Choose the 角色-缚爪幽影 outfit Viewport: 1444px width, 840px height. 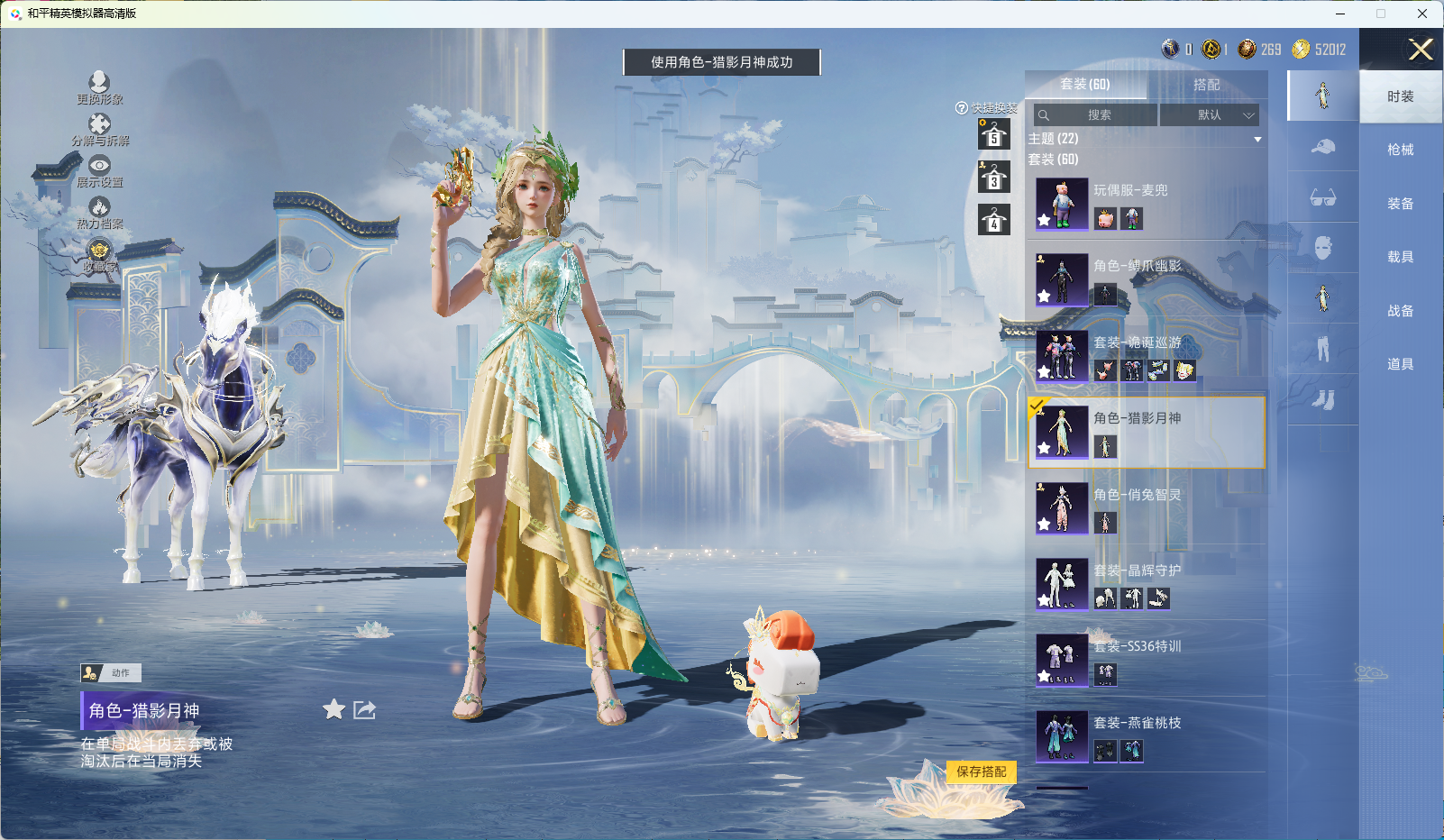1145,279
